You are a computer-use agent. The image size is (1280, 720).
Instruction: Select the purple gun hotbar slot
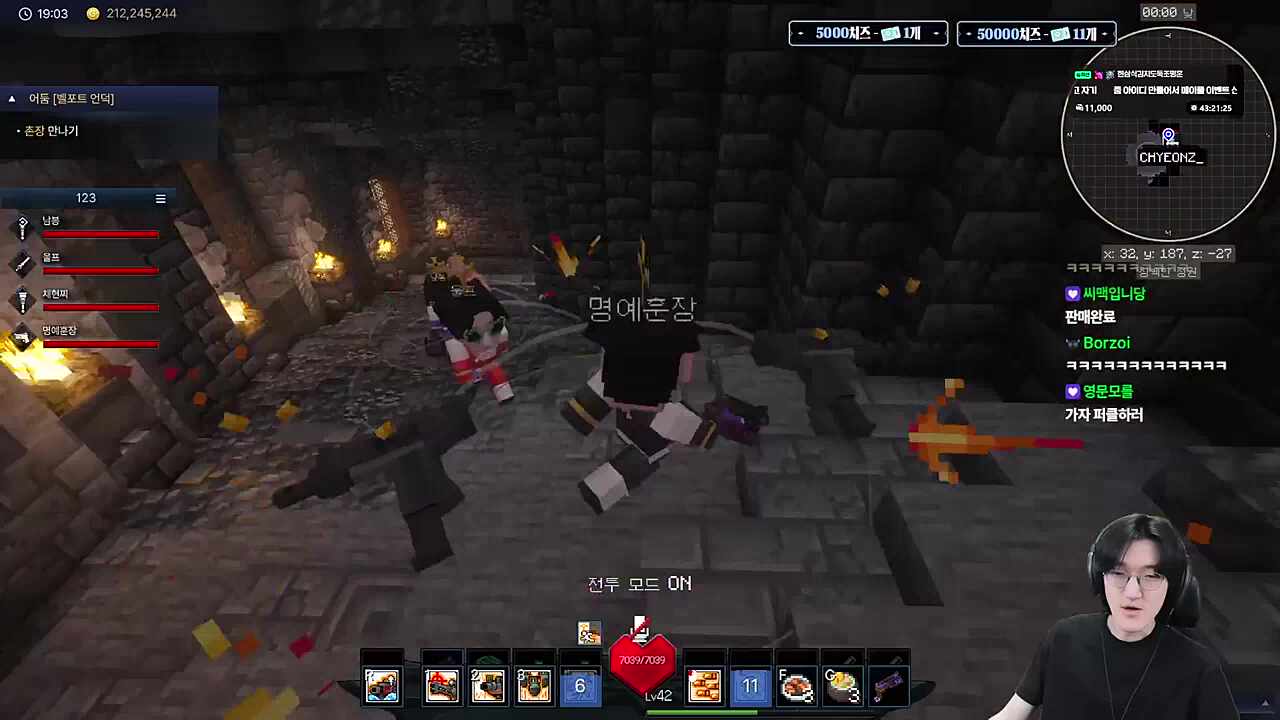pyautogui.click(x=888, y=686)
